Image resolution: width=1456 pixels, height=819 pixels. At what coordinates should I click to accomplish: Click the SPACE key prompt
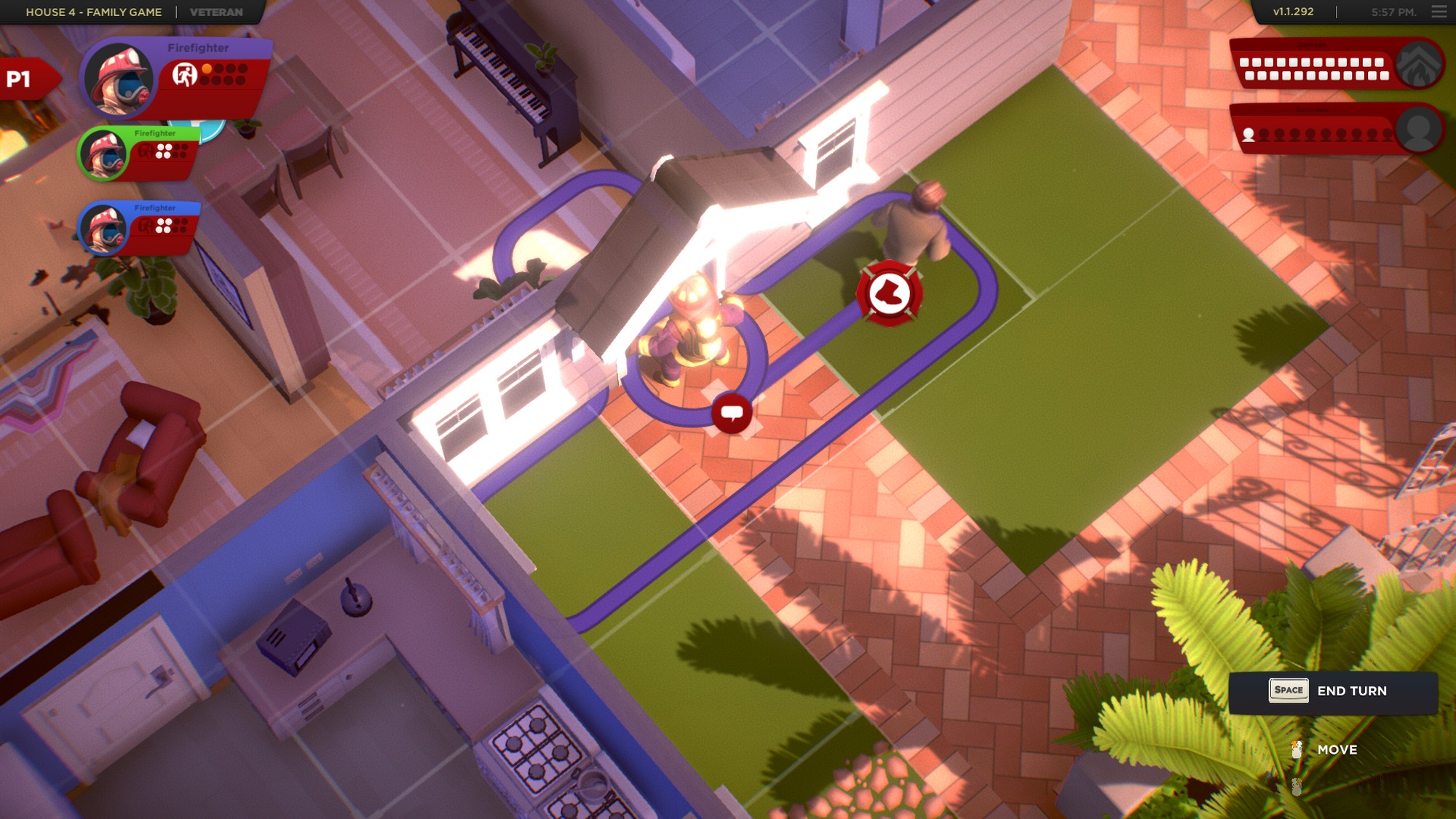1289,690
